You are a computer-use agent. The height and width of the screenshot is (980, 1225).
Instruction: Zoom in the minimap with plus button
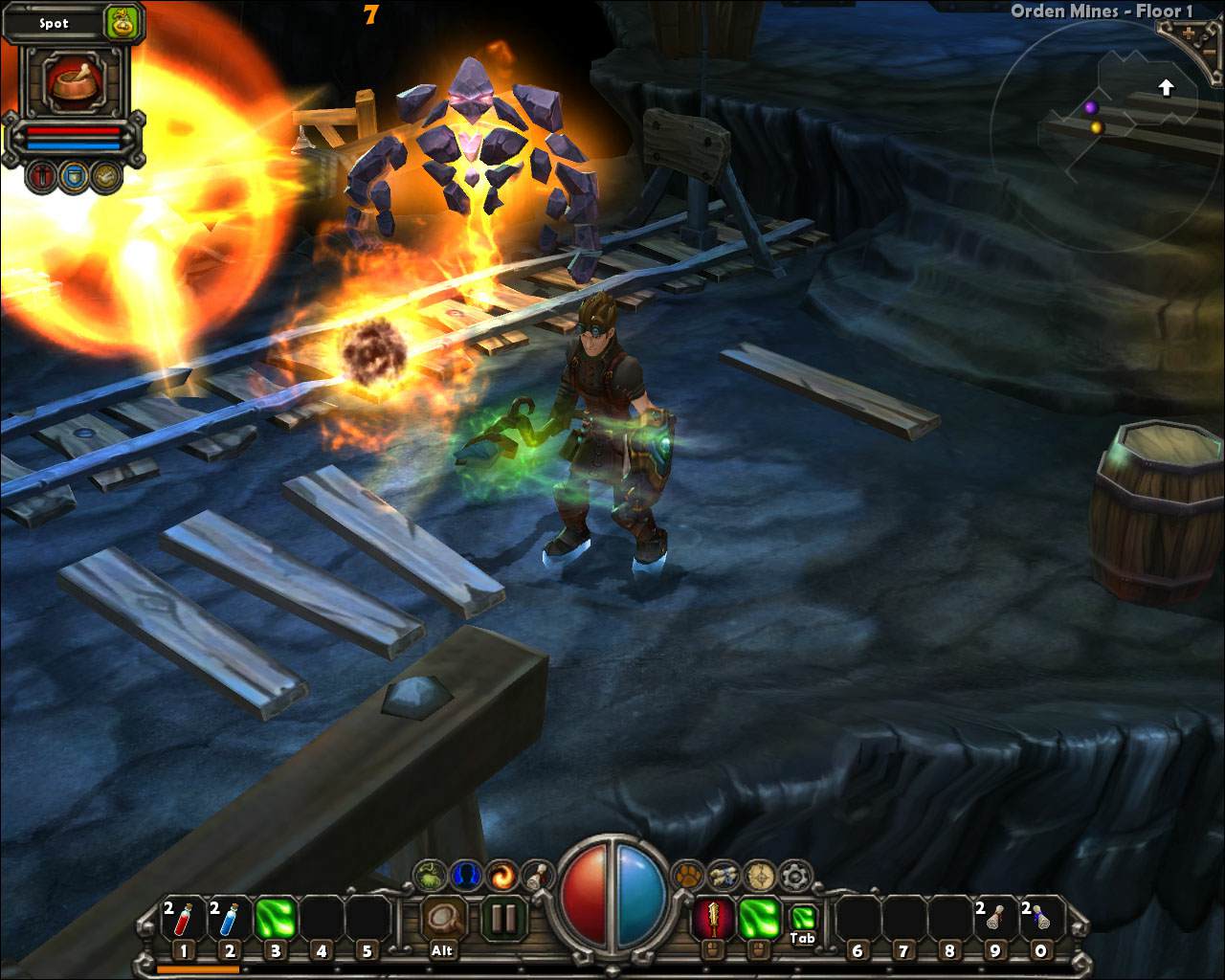pos(1190,33)
